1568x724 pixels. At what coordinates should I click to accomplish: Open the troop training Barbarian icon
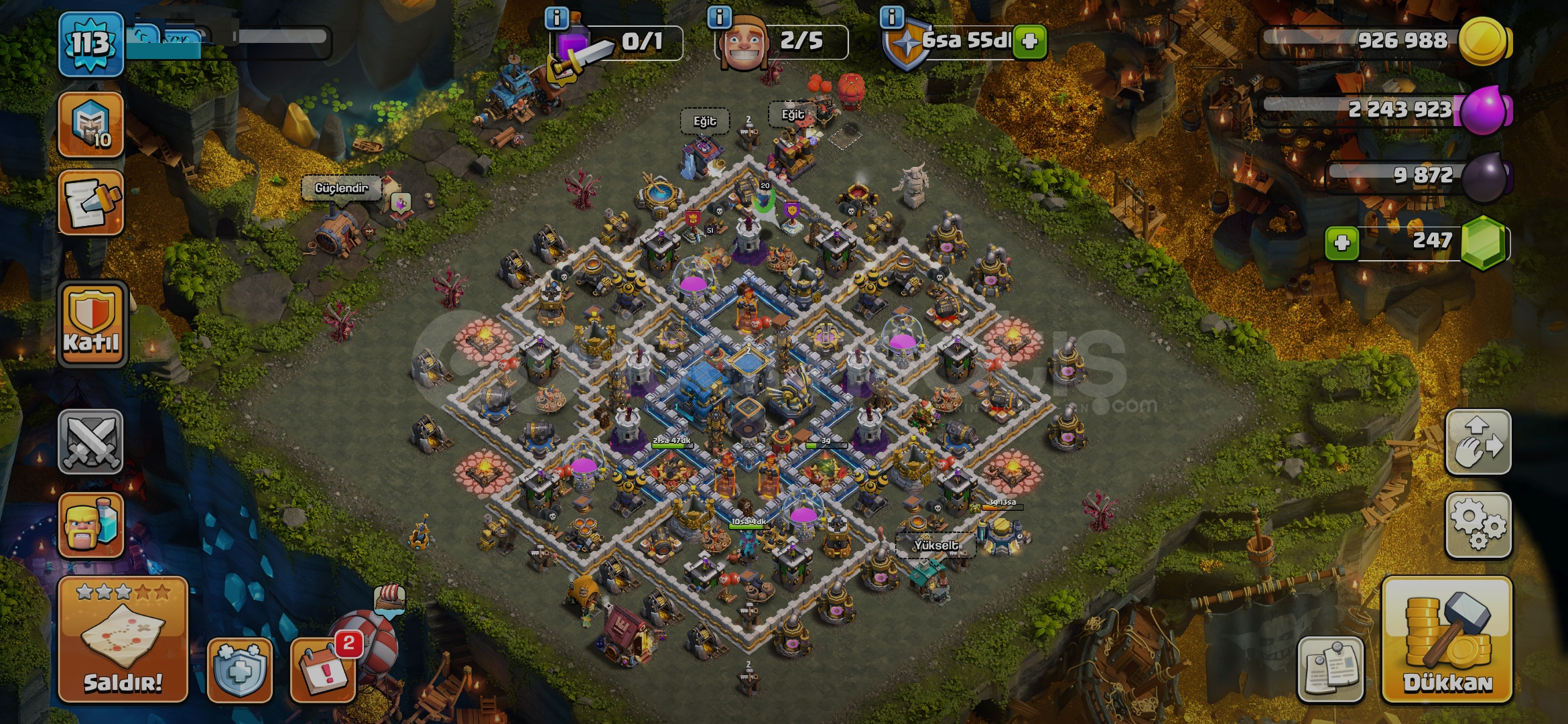click(x=91, y=525)
